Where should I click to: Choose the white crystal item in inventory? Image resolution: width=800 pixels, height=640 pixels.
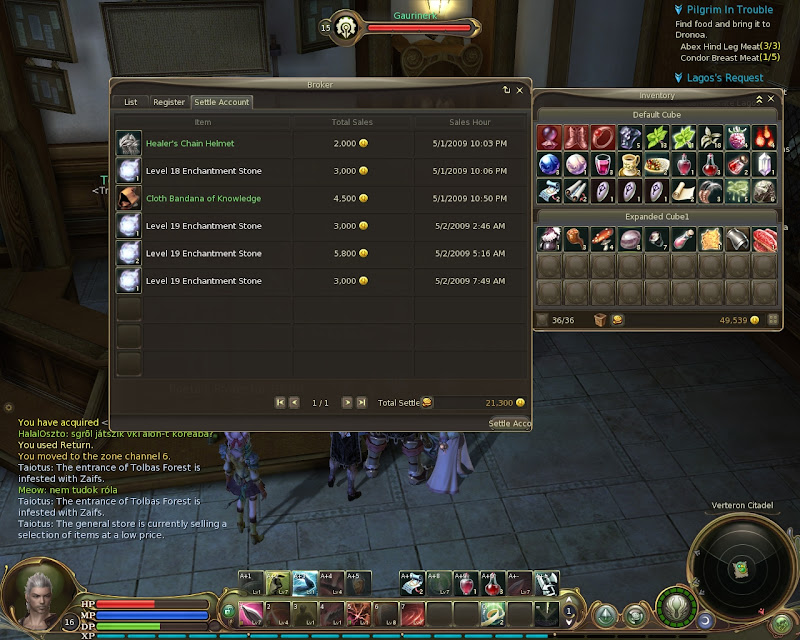coord(764,164)
